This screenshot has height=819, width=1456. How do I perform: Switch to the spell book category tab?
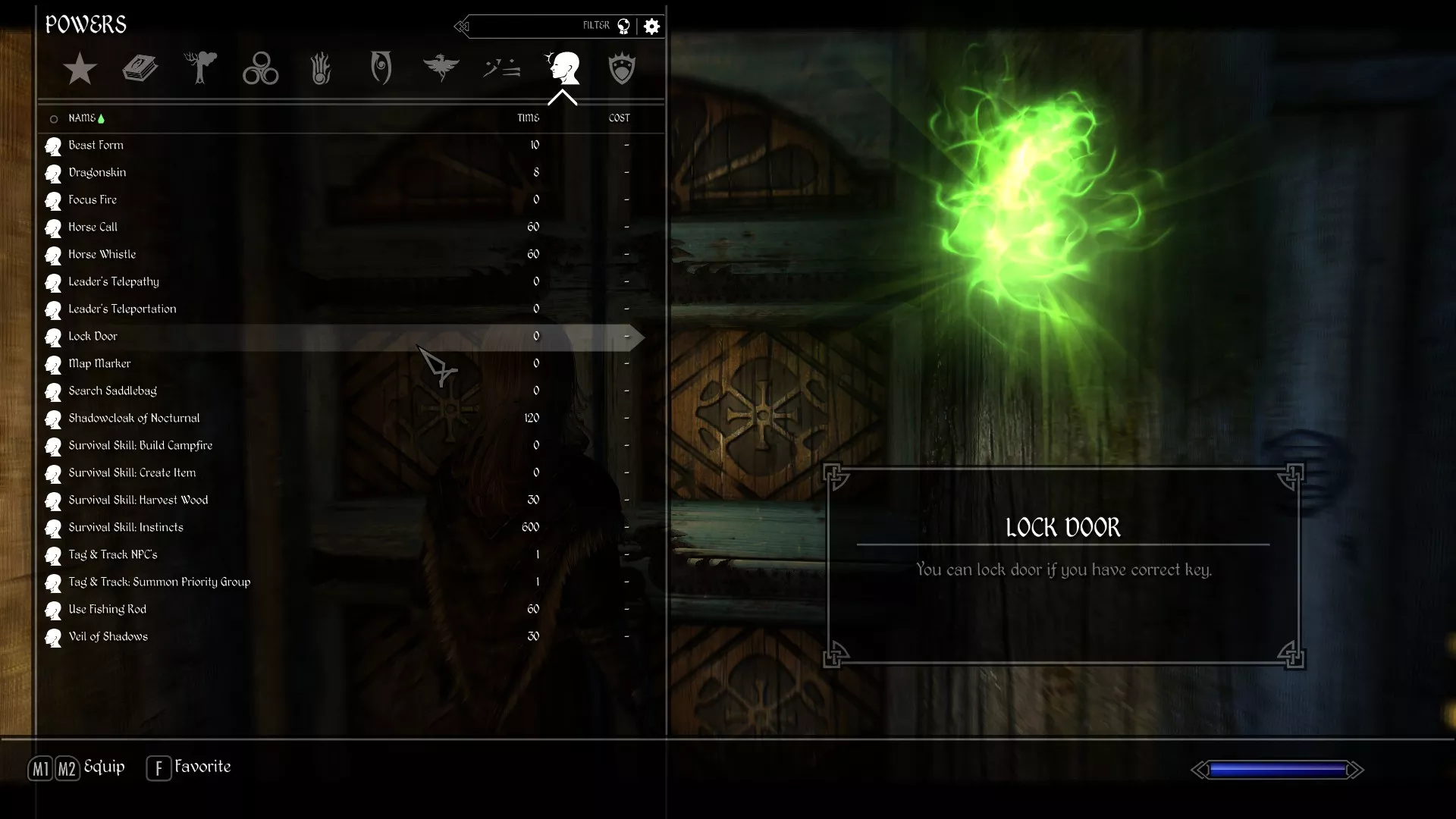click(x=140, y=69)
